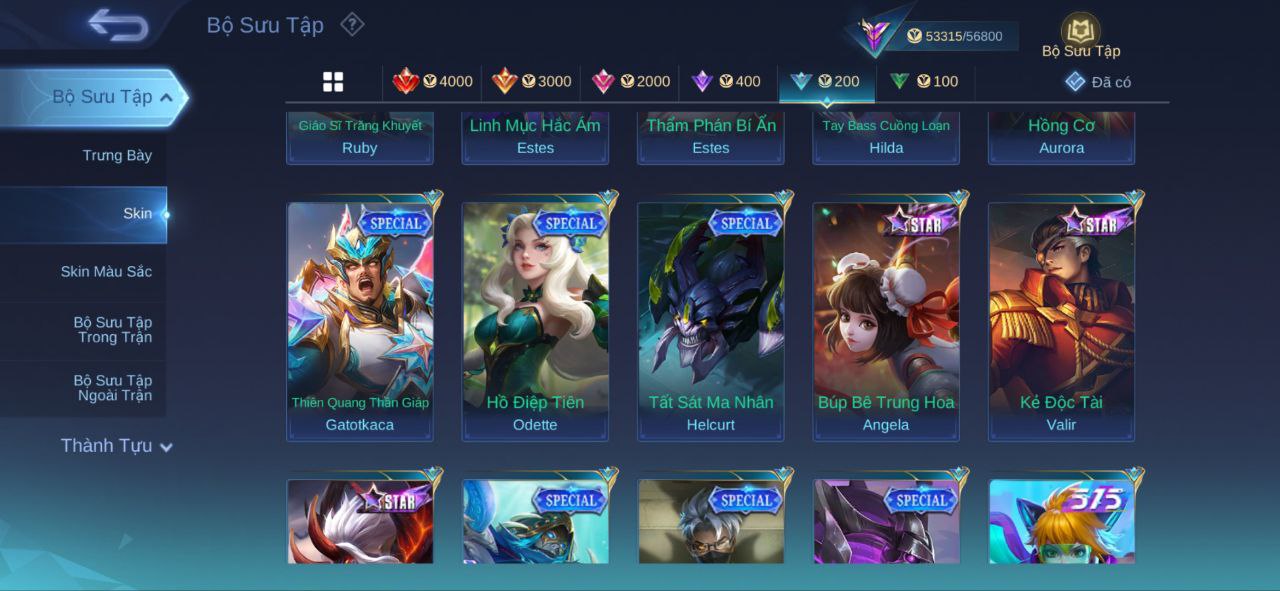Go back using the arrow button

(117, 25)
